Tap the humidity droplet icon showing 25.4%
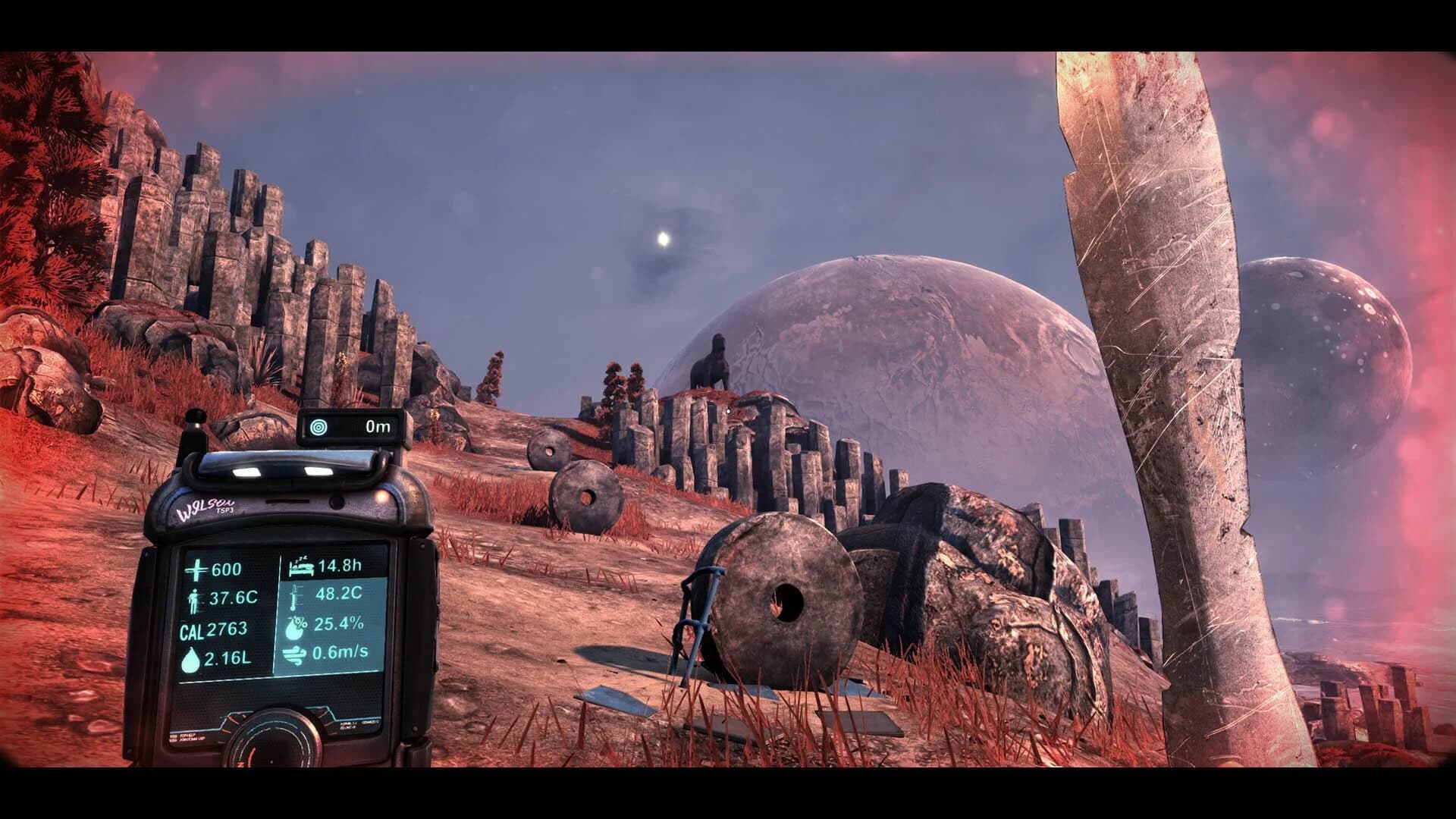The image size is (1456, 819). [297, 626]
